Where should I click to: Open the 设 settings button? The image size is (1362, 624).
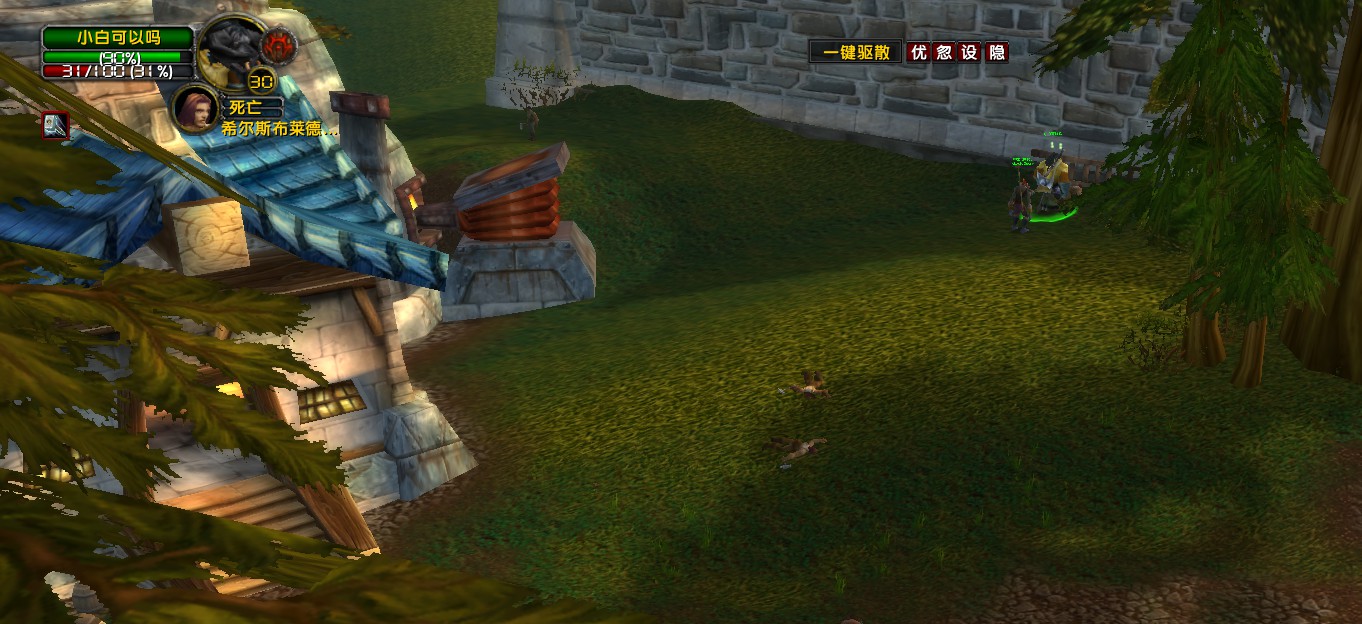tap(970, 52)
